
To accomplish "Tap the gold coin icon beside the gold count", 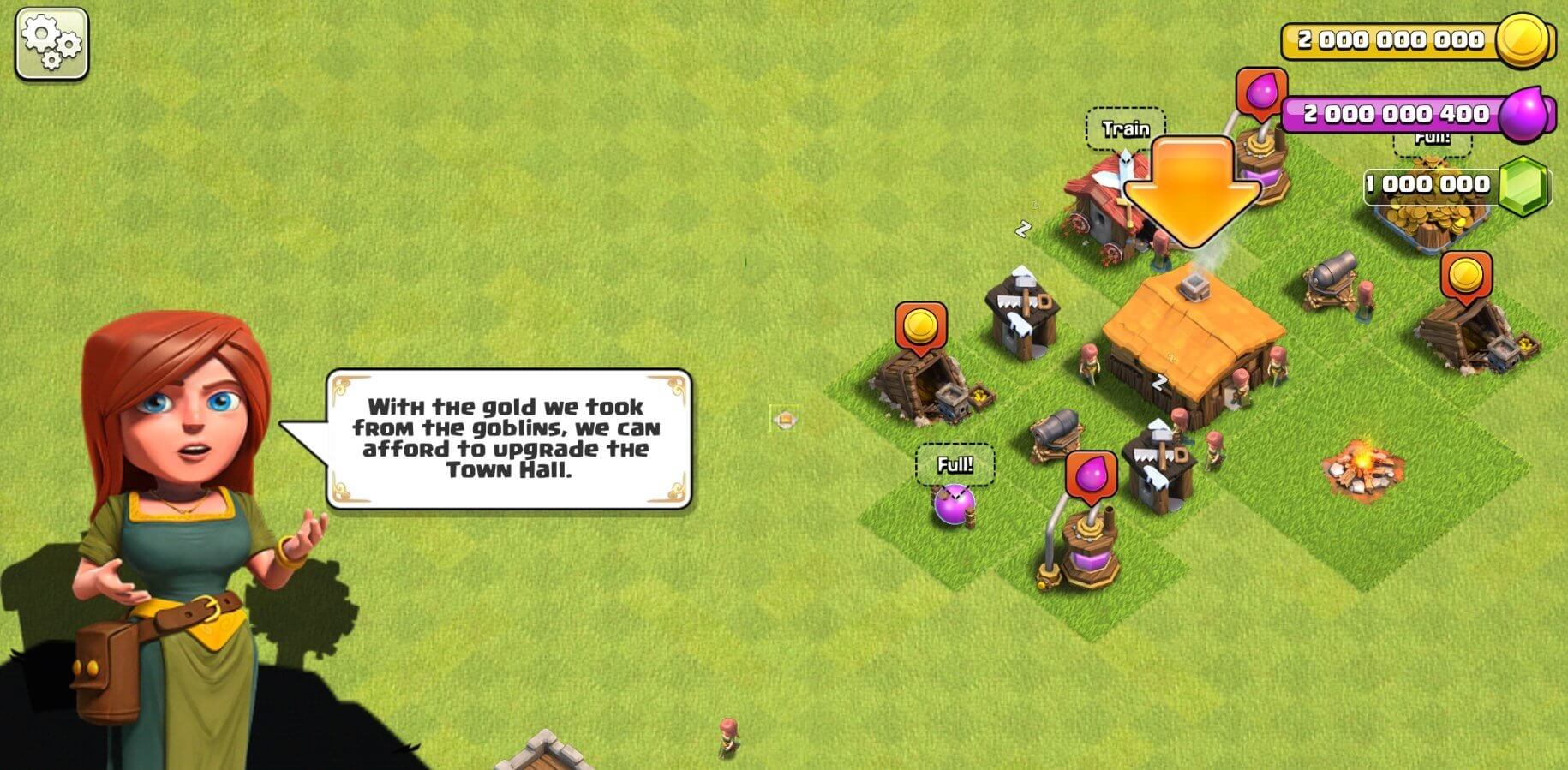I will click(1528, 39).
